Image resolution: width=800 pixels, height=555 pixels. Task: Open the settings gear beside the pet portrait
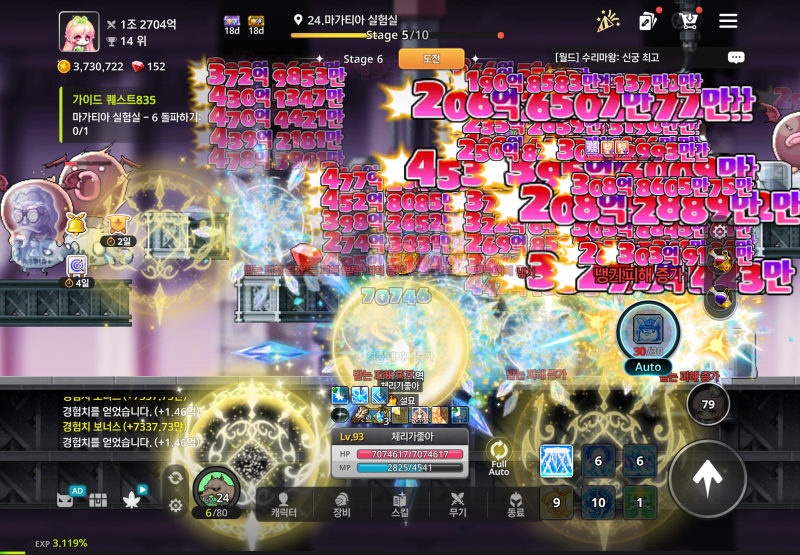pos(176,506)
